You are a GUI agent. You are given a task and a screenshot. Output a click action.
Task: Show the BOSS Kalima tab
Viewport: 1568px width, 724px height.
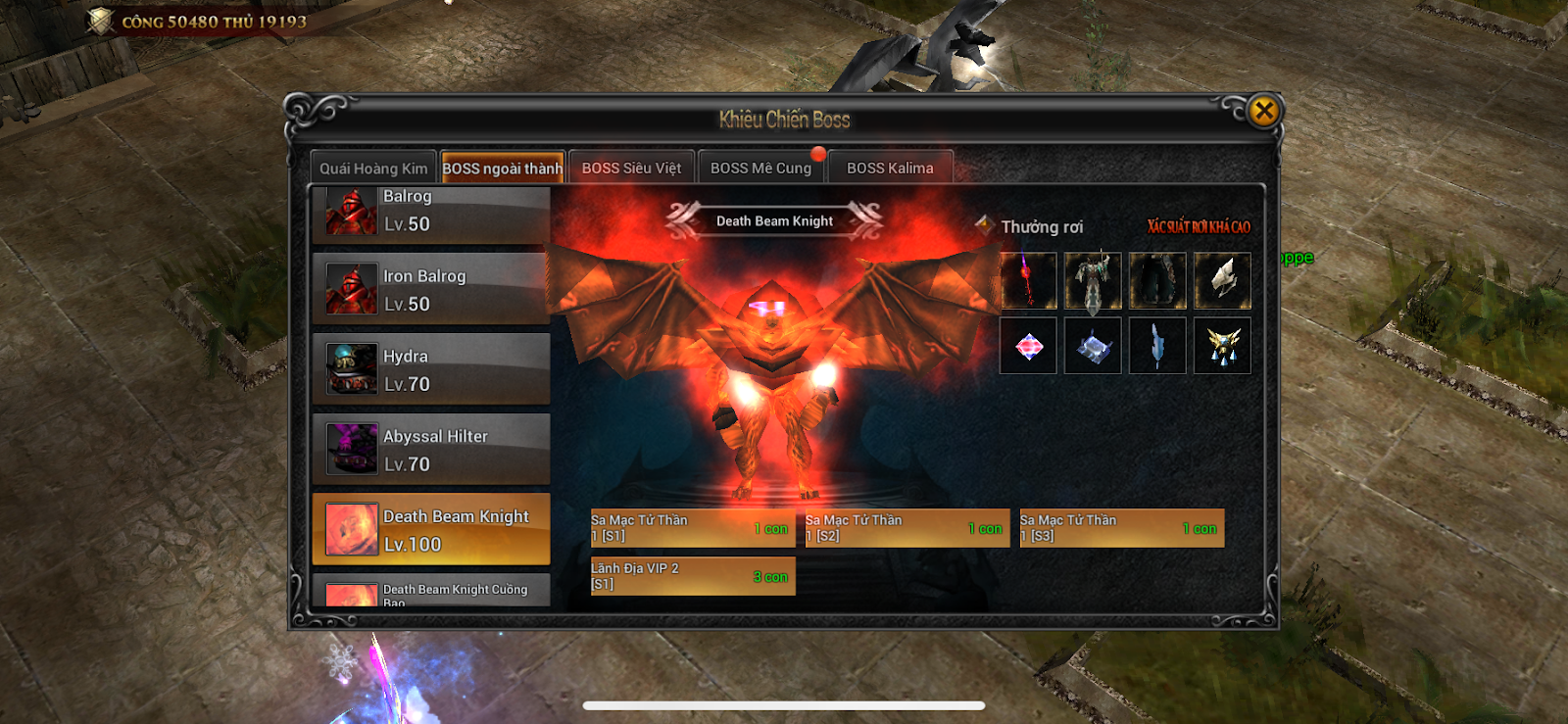point(890,169)
